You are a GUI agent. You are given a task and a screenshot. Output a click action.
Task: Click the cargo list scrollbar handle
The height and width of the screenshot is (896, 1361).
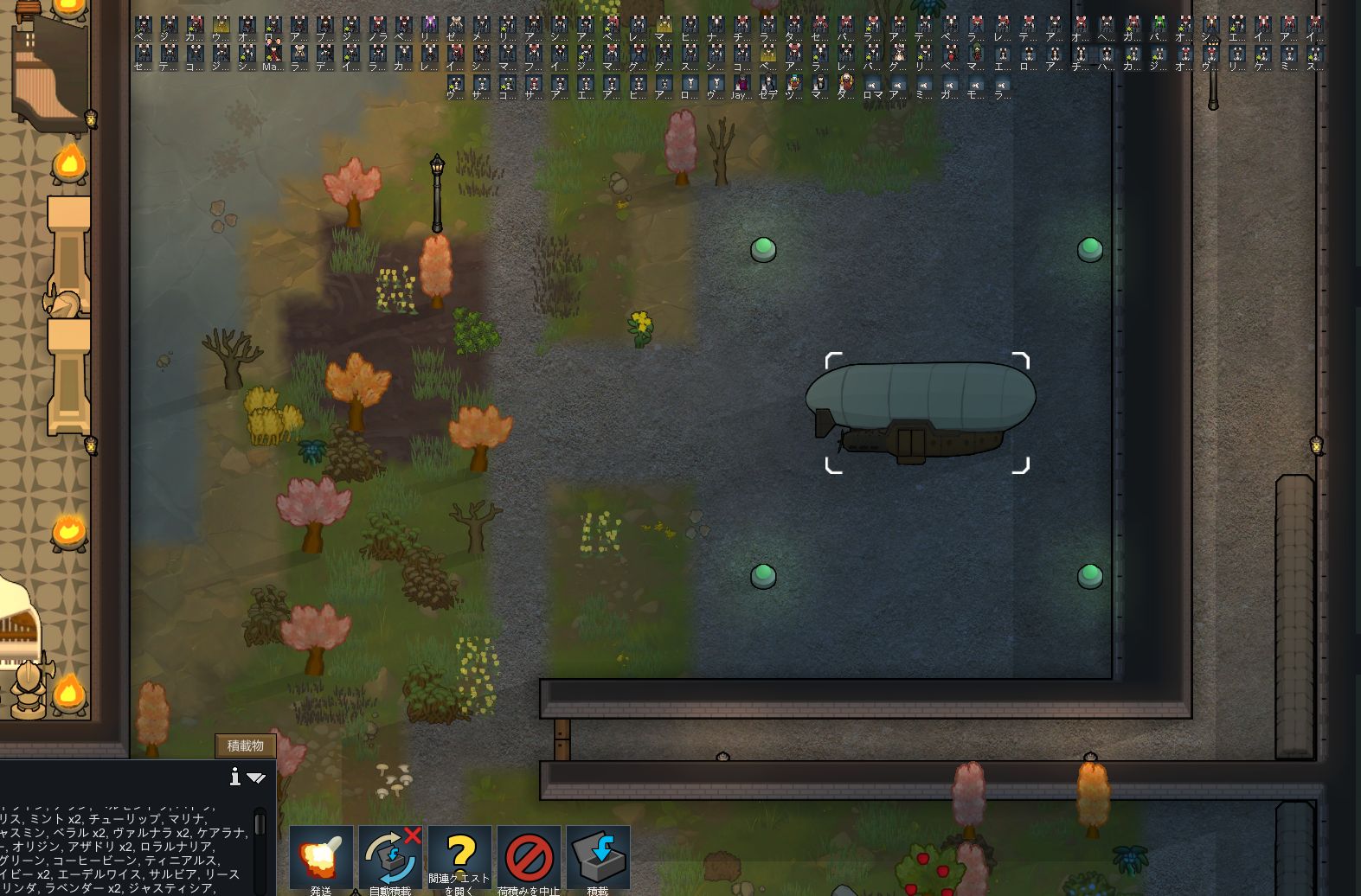coord(260,824)
